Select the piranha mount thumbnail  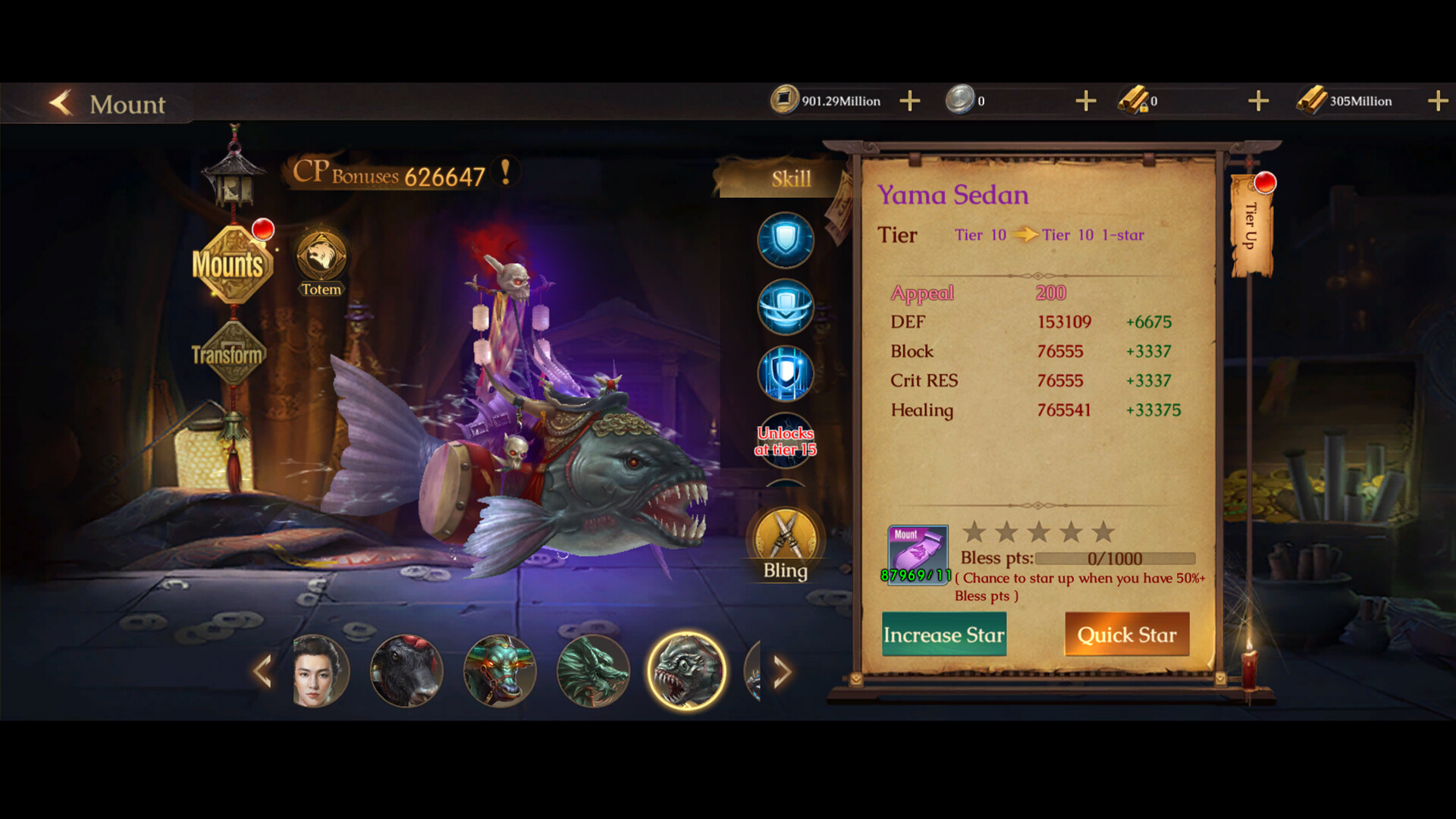pyautogui.click(x=689, y=672)
